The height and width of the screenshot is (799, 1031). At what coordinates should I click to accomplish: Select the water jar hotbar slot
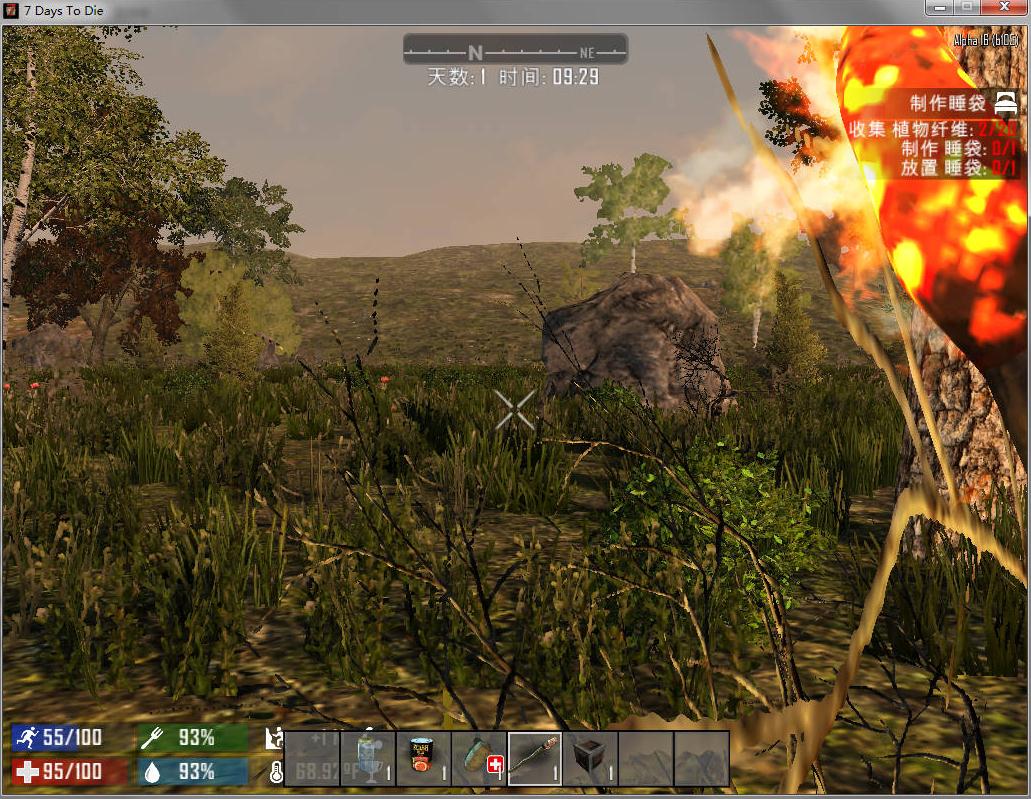pyautogui.click(x=368, y=759)
